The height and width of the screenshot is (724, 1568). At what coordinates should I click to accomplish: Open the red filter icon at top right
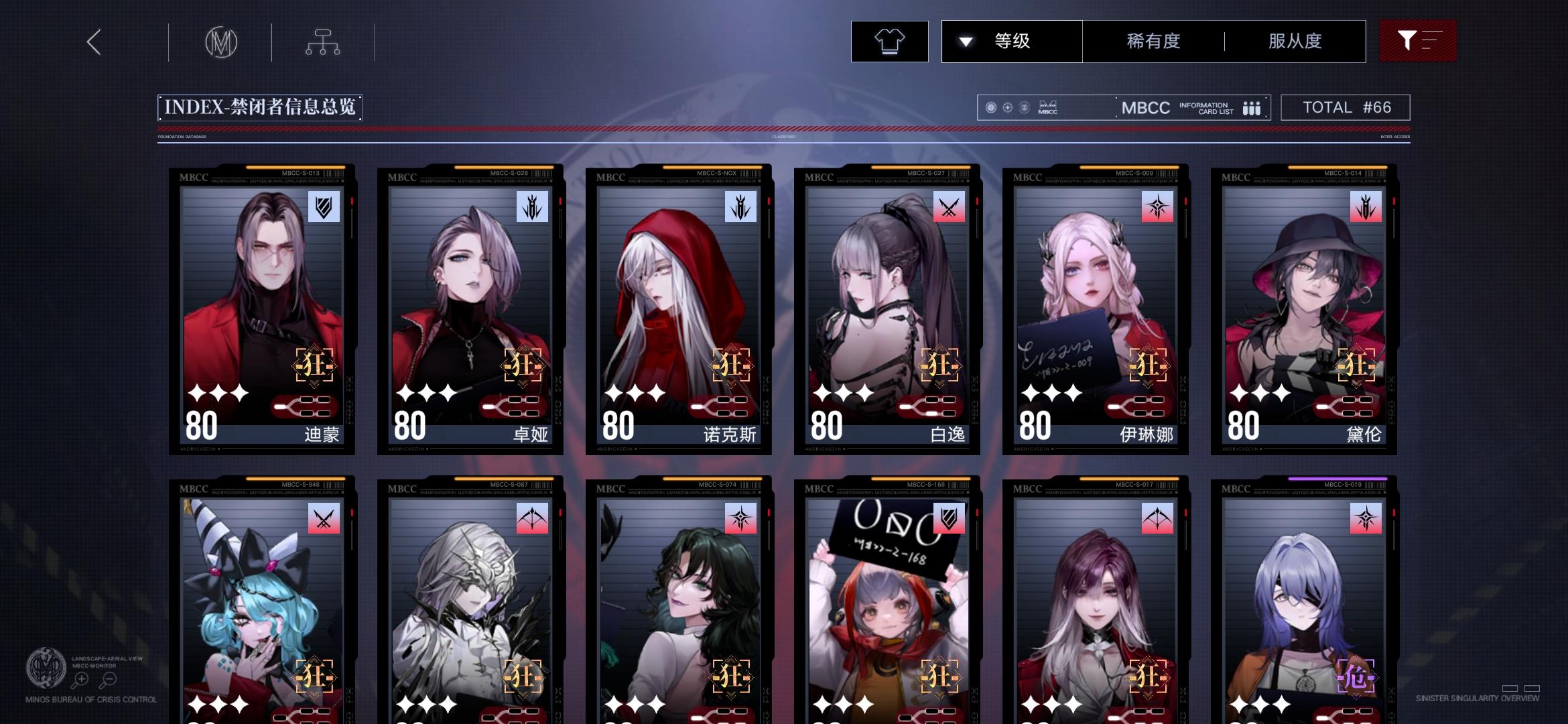click(1418, 41)
